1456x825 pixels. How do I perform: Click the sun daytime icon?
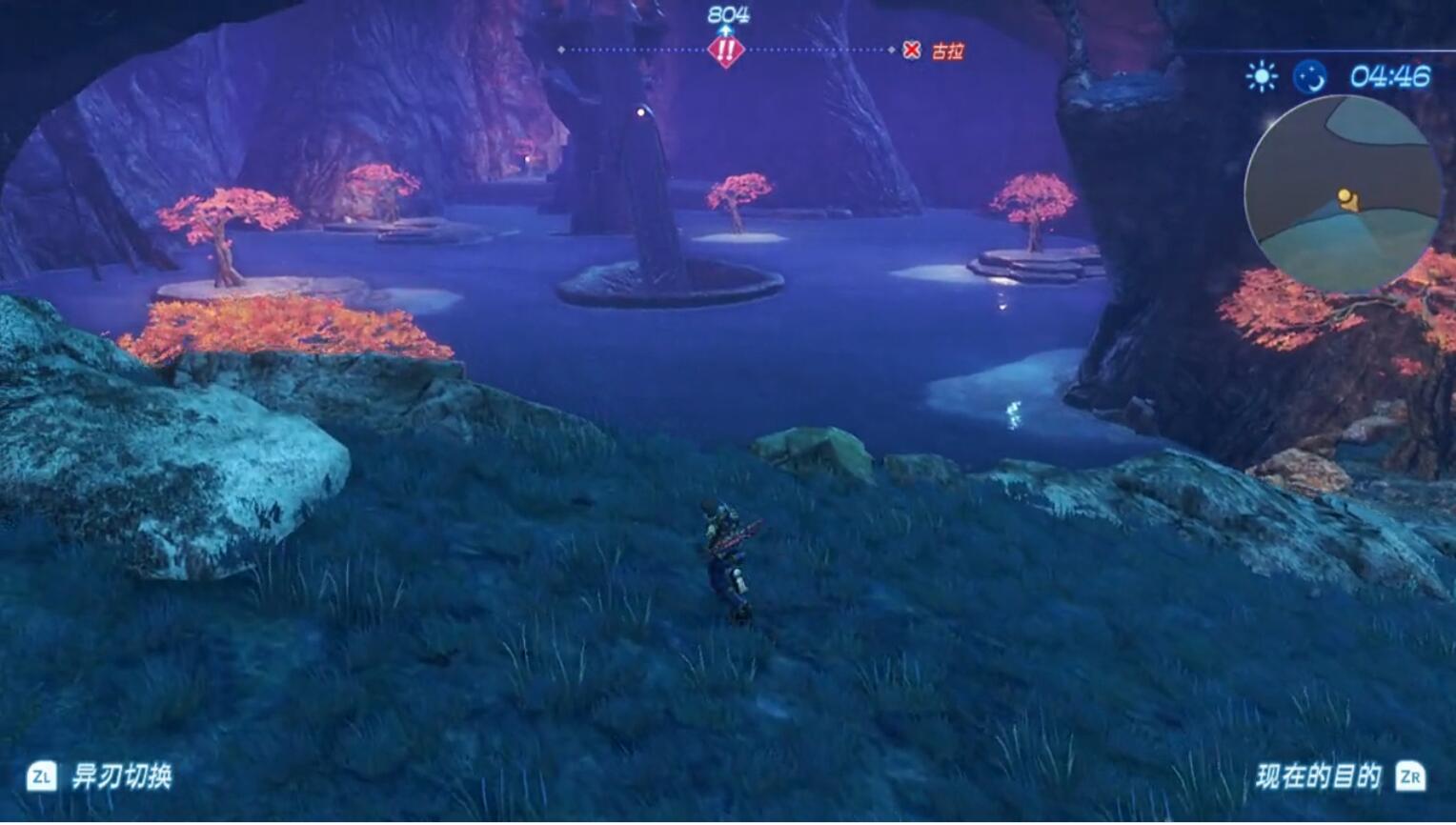1262,76
